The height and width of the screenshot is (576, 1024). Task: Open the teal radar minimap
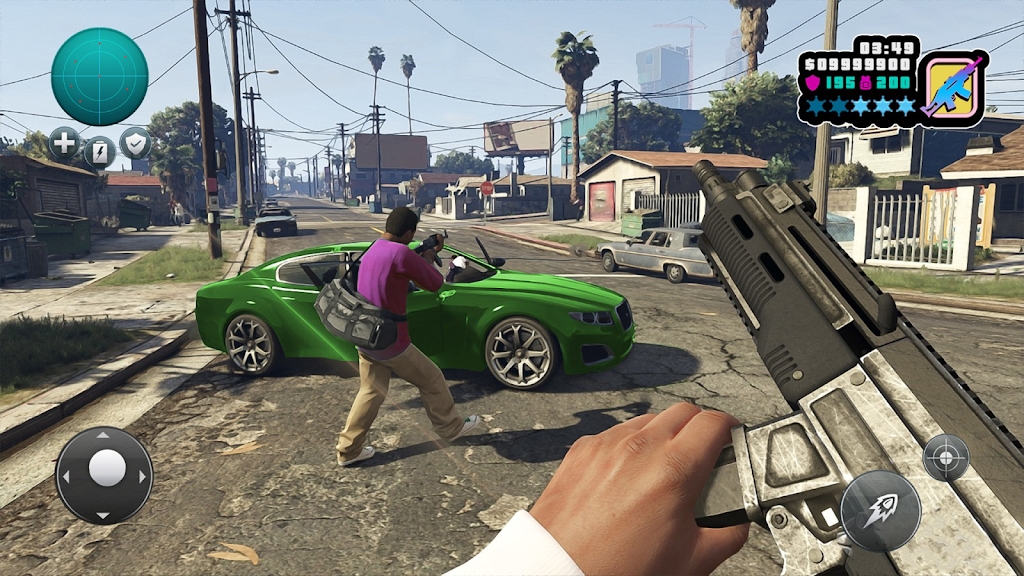100,76
